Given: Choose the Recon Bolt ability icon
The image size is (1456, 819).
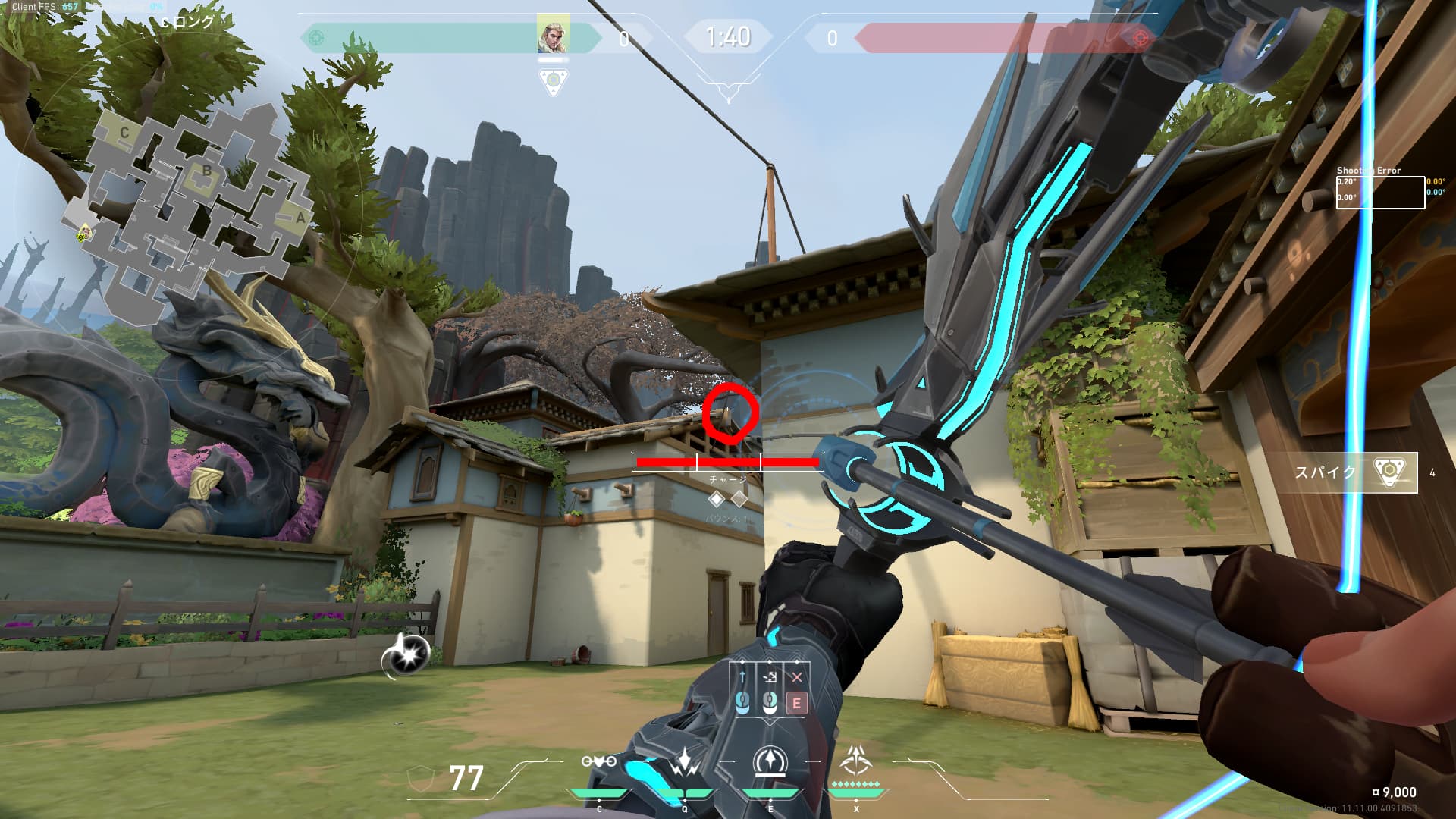Looking at the screenshot, I should tap(770, 761).
